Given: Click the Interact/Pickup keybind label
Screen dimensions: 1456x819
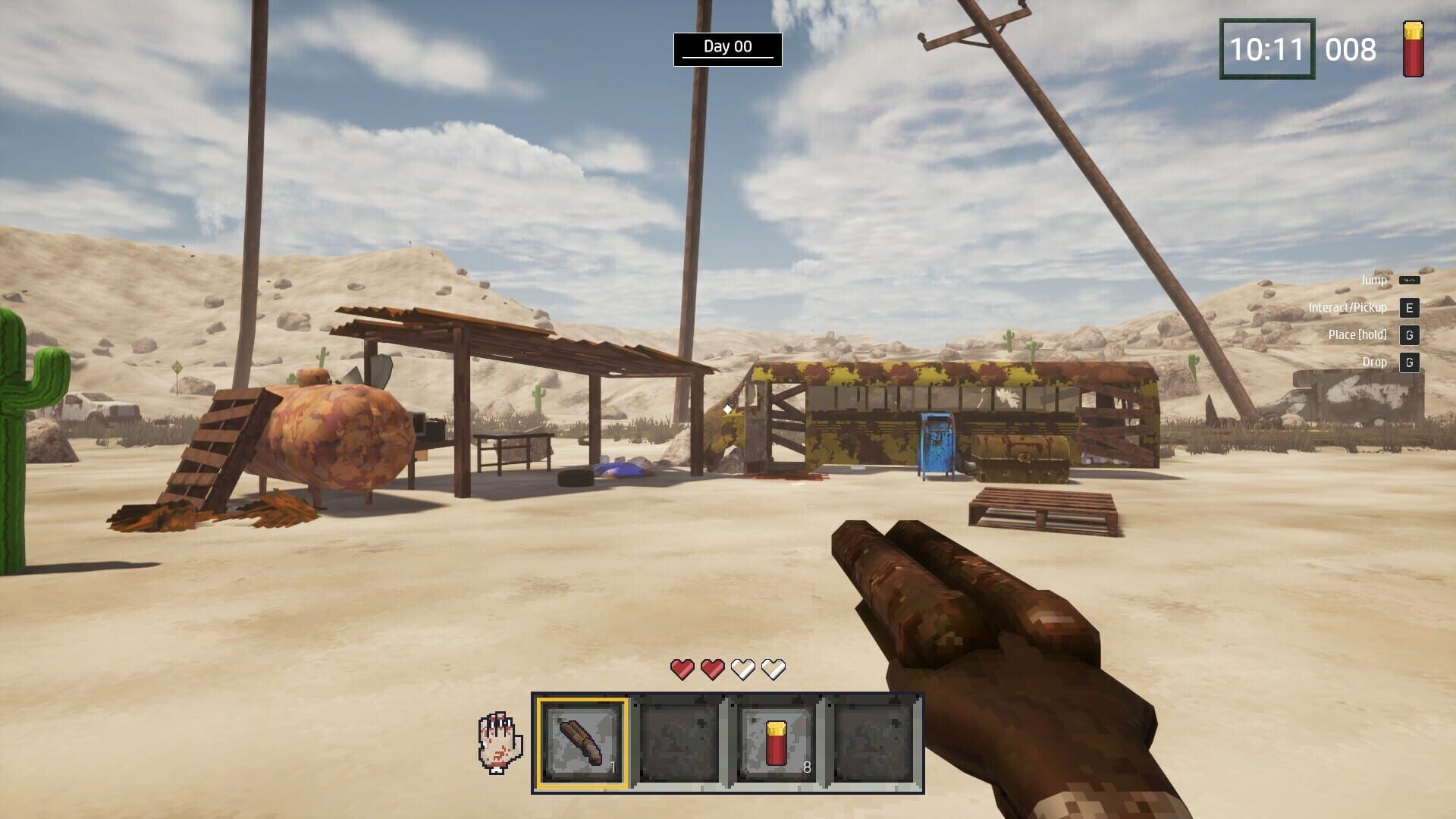Looking at the screenshot, I should [1346, 307].
